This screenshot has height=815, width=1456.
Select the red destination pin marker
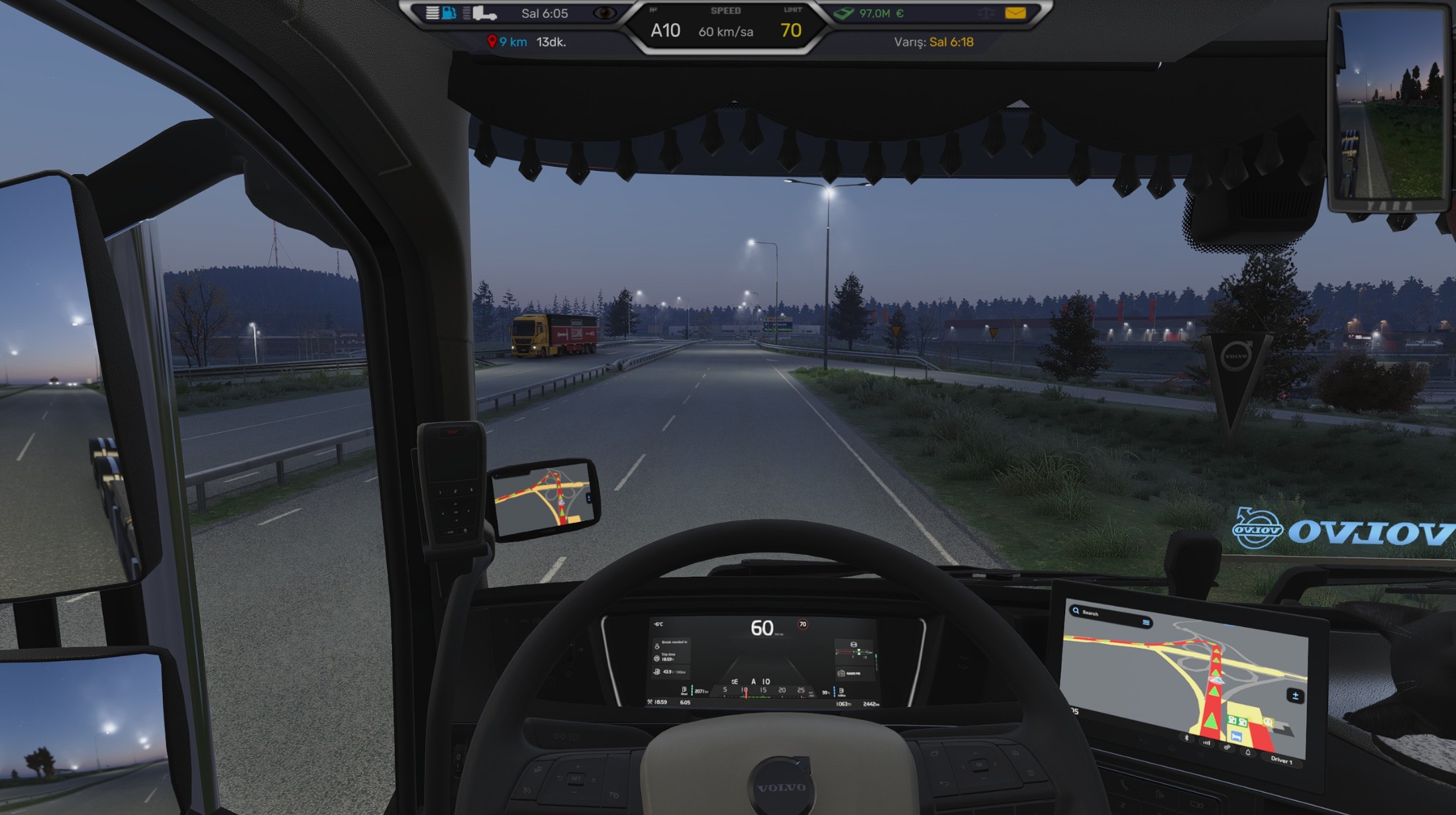(x=492, y=42)
